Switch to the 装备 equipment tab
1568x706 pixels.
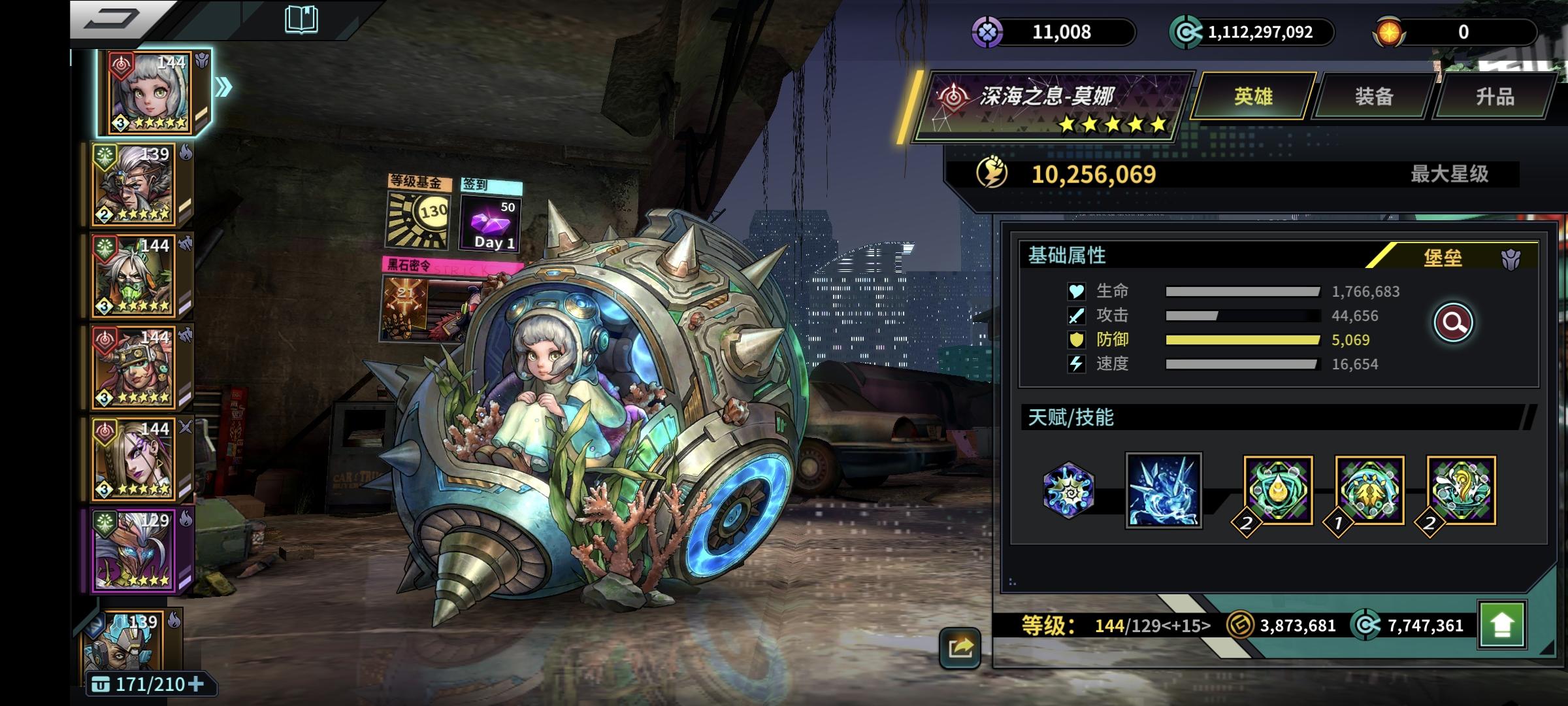click(1373, 97)
